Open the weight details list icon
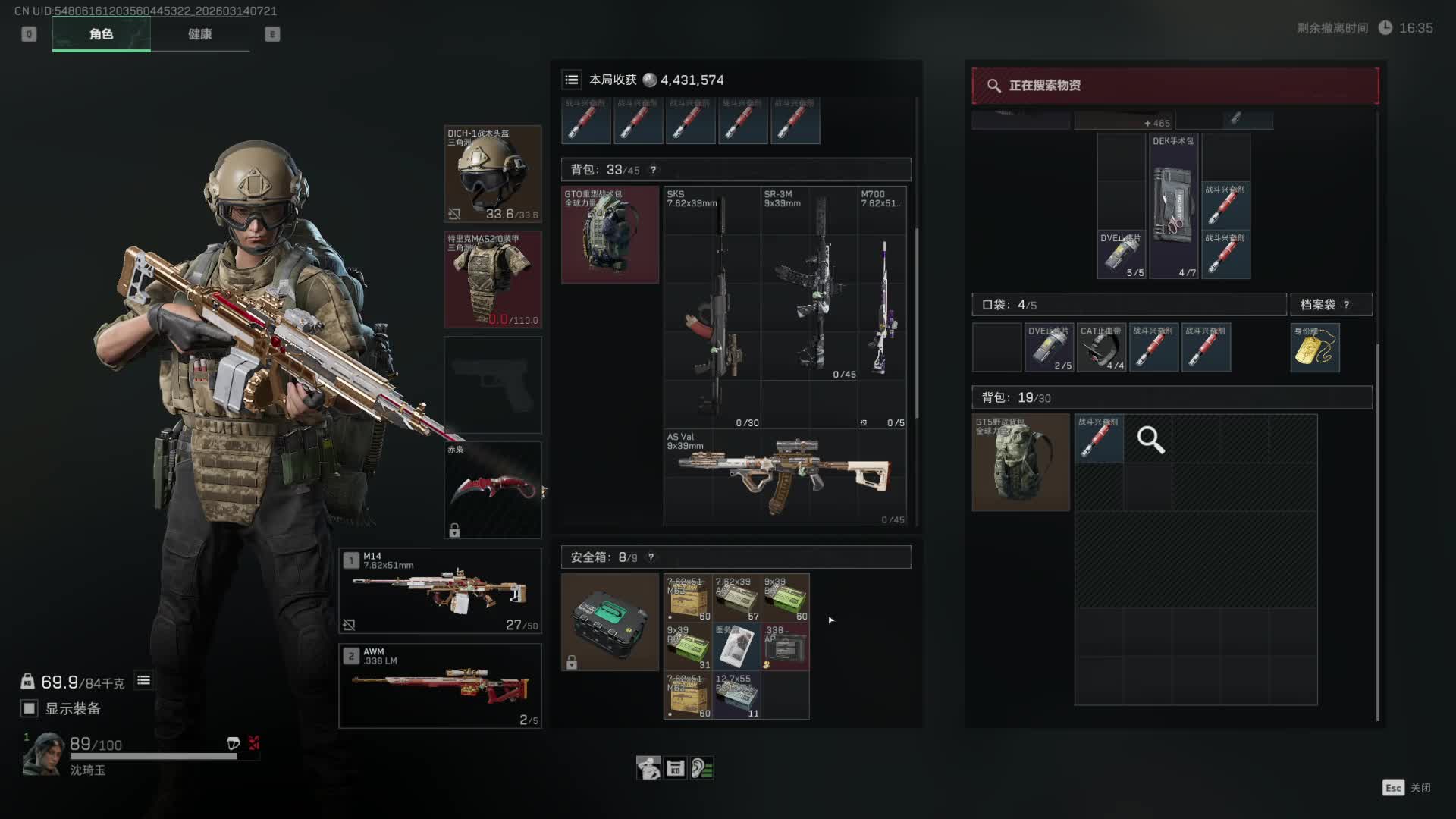This screenshot has width=1456, height=819. pos(143,681)
